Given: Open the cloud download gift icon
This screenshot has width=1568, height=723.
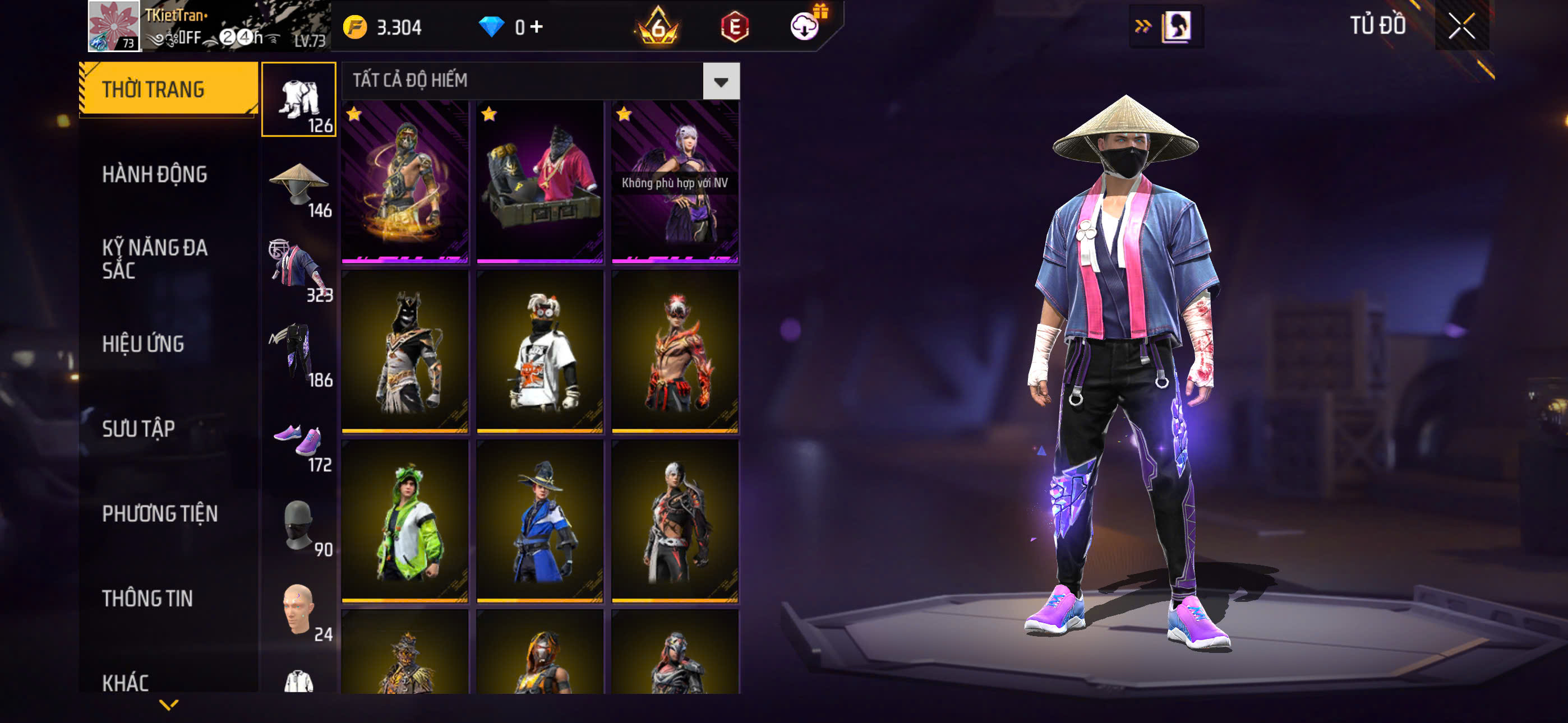Looking at the screenshot, I should pyautogui.click(x=805, y=26).
